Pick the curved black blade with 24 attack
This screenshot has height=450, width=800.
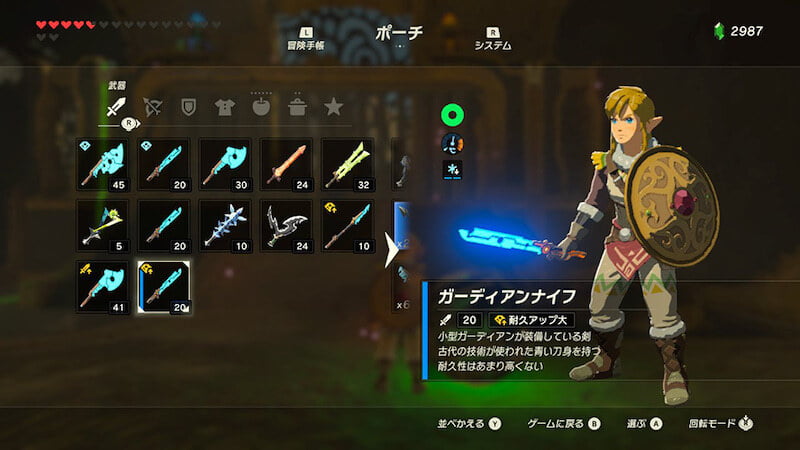point(286,226)
